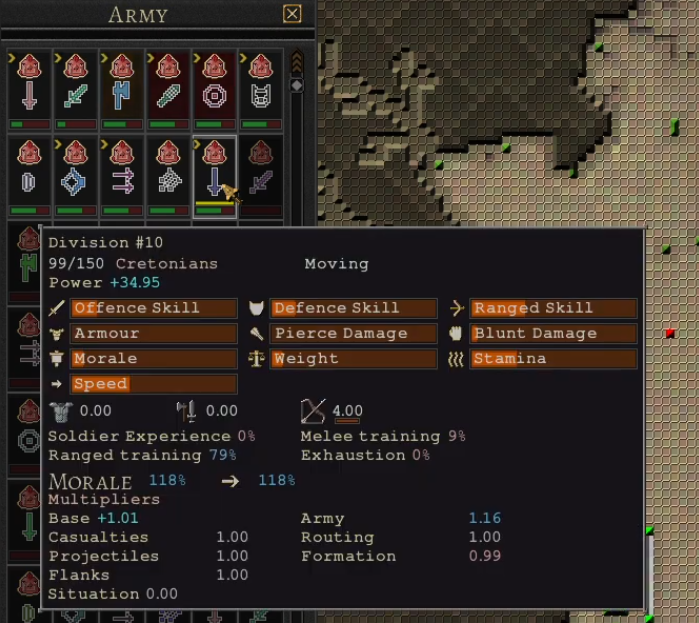Select the blue axe division
The image size is (699, 623).
pos(121,89)
